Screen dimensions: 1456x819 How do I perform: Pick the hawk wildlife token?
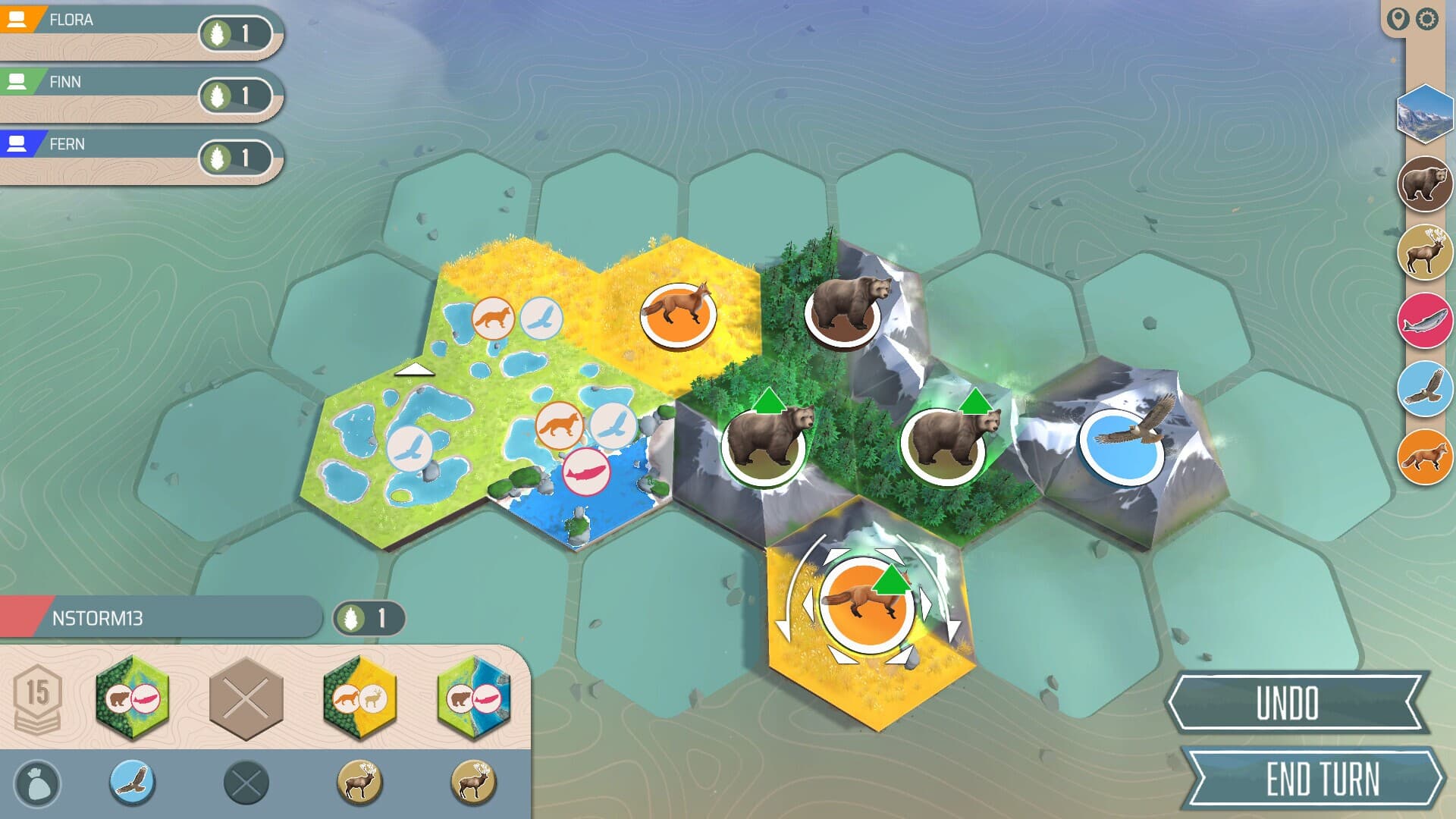click(x=133, y=782)
